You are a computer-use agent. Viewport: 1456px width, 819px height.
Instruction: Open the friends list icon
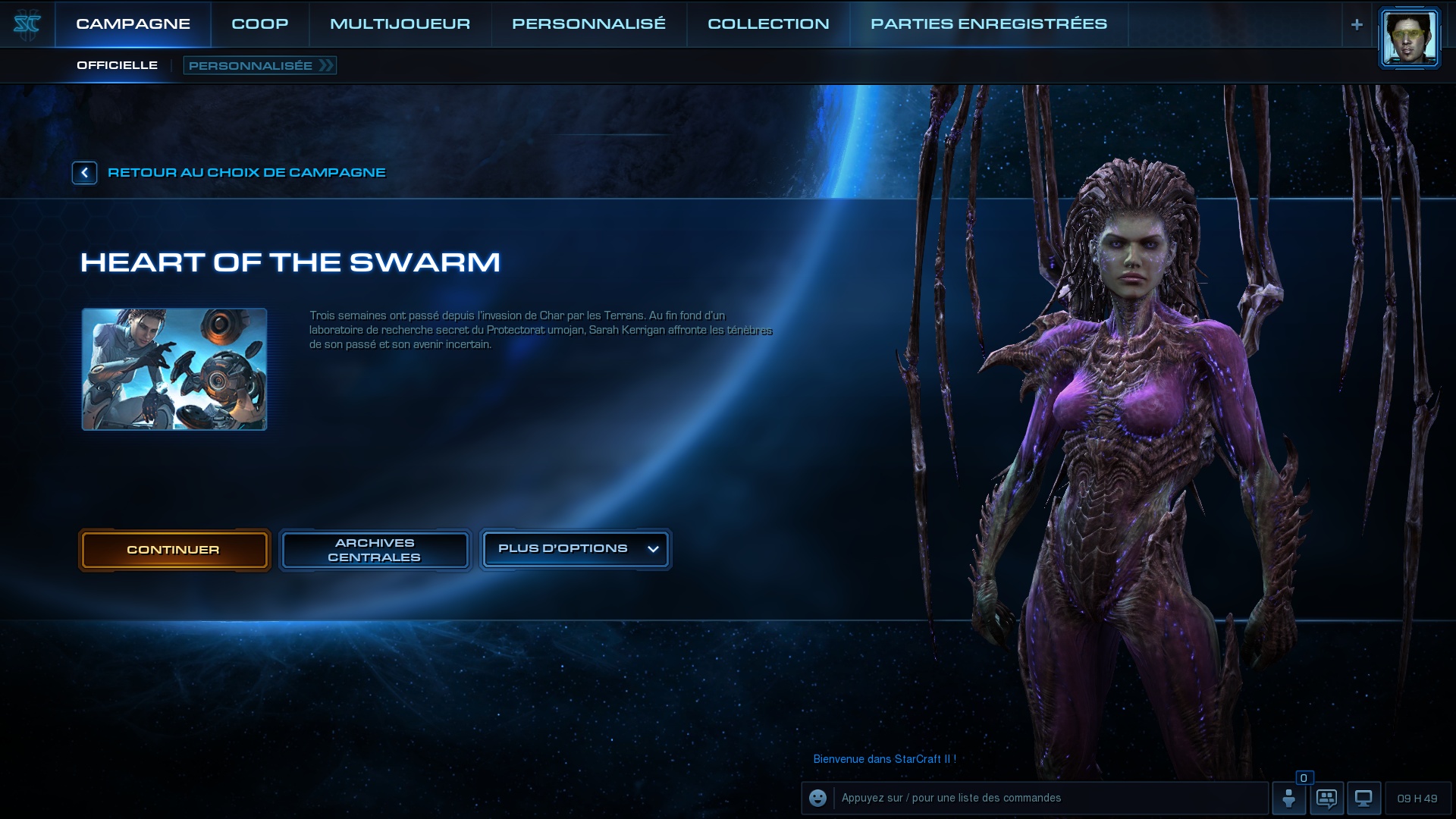pyautogui.click(x=1288, y=798)
